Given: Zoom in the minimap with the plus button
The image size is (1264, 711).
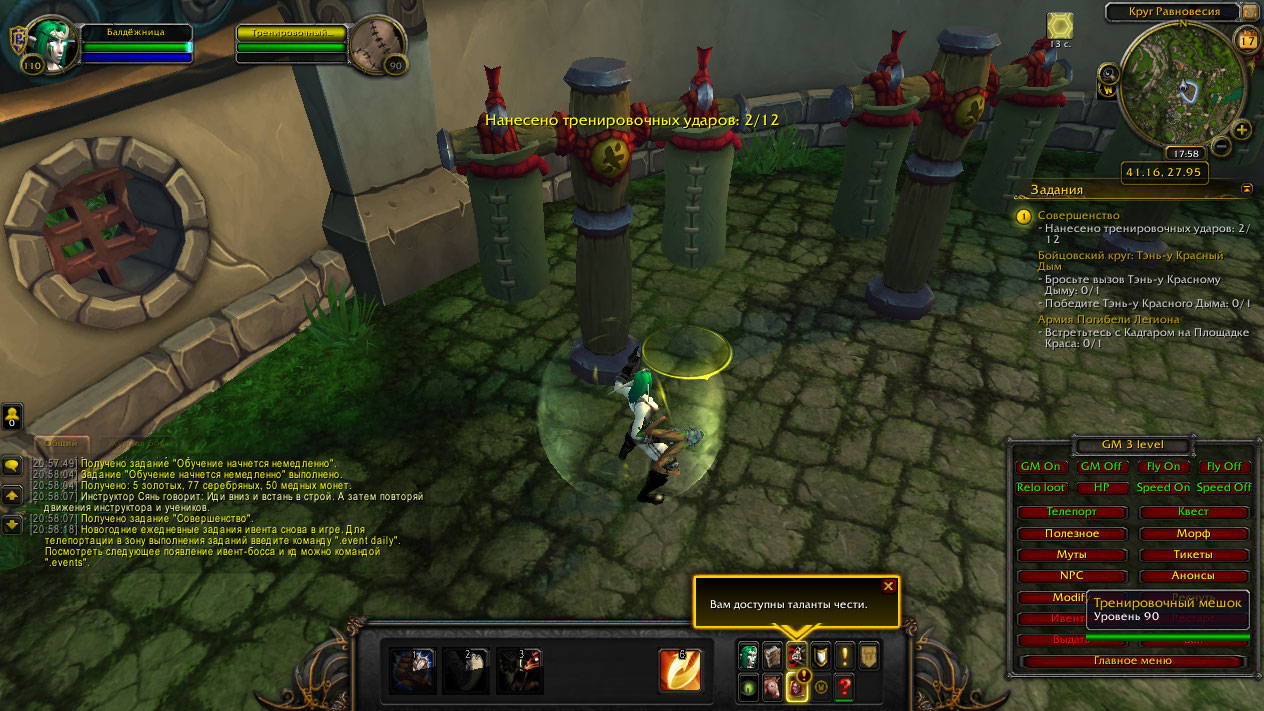Looking at the screenshot, I should [1242, 130].
